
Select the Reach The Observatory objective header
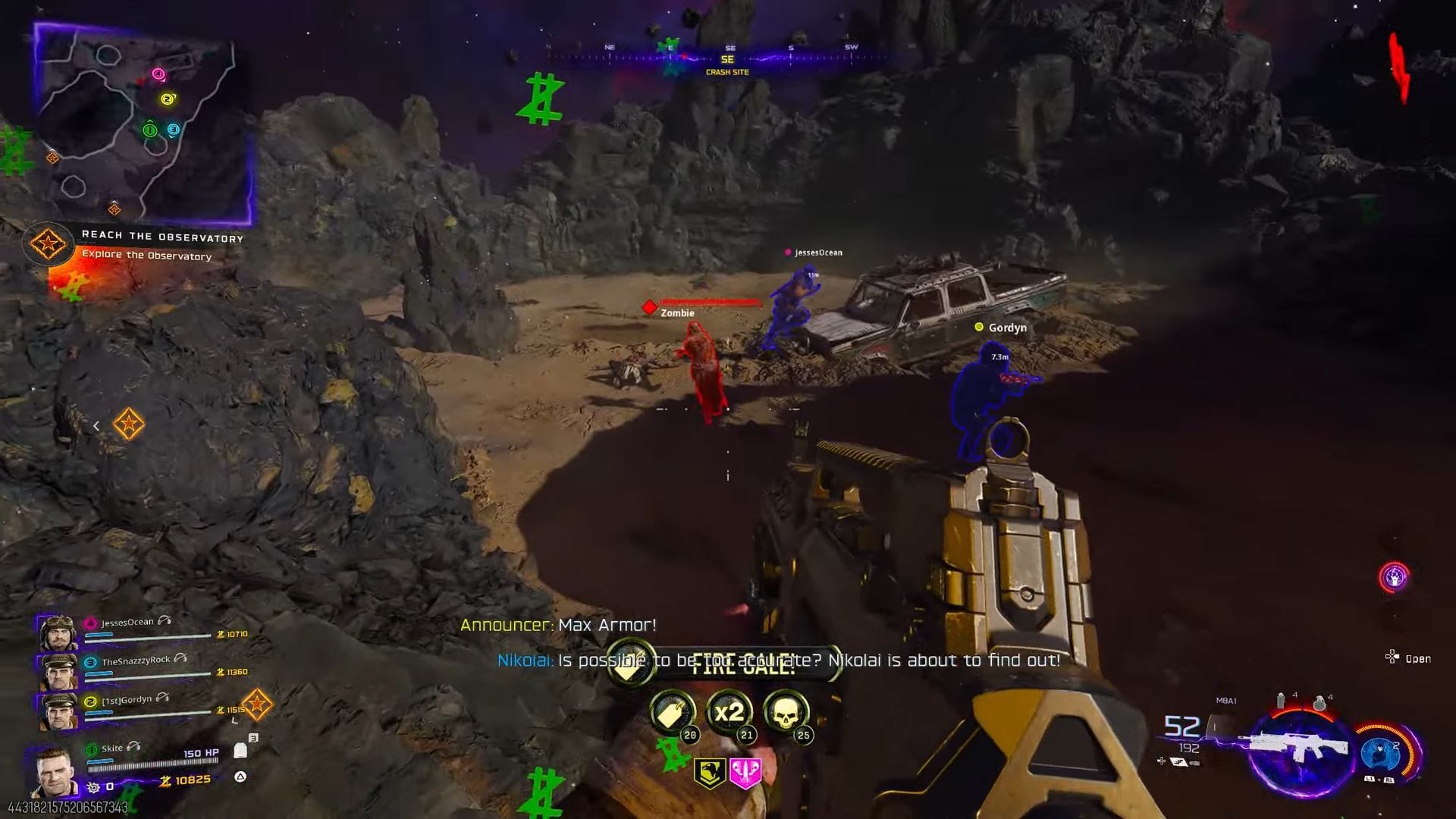(162, 236)
